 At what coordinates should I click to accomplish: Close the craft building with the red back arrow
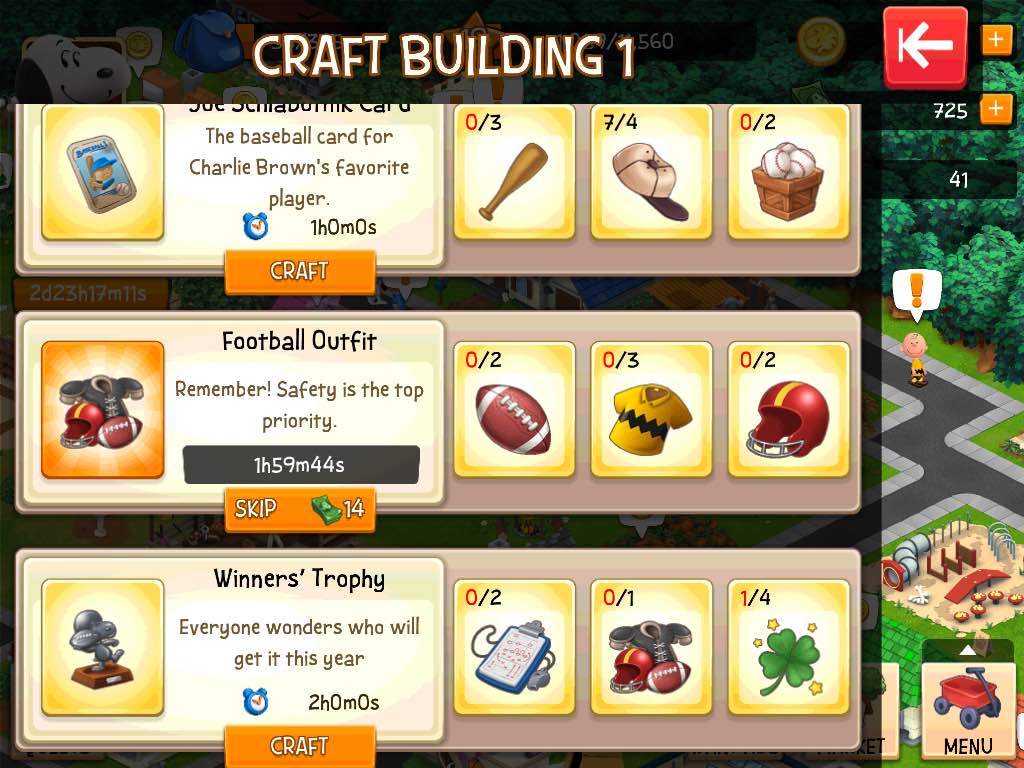click(x=925, y=46)
